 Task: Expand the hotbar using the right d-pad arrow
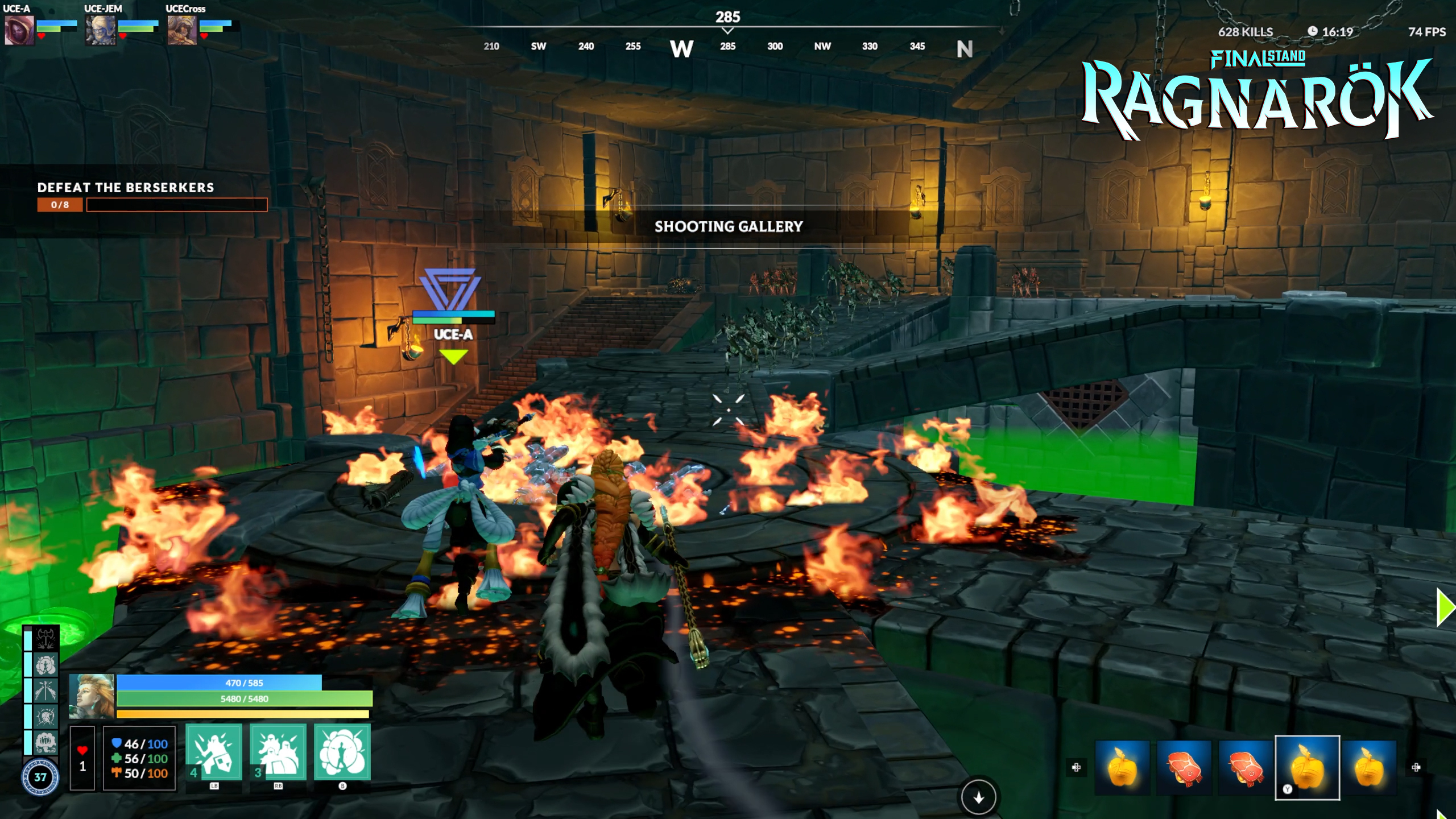click(x=1416, y=767)
